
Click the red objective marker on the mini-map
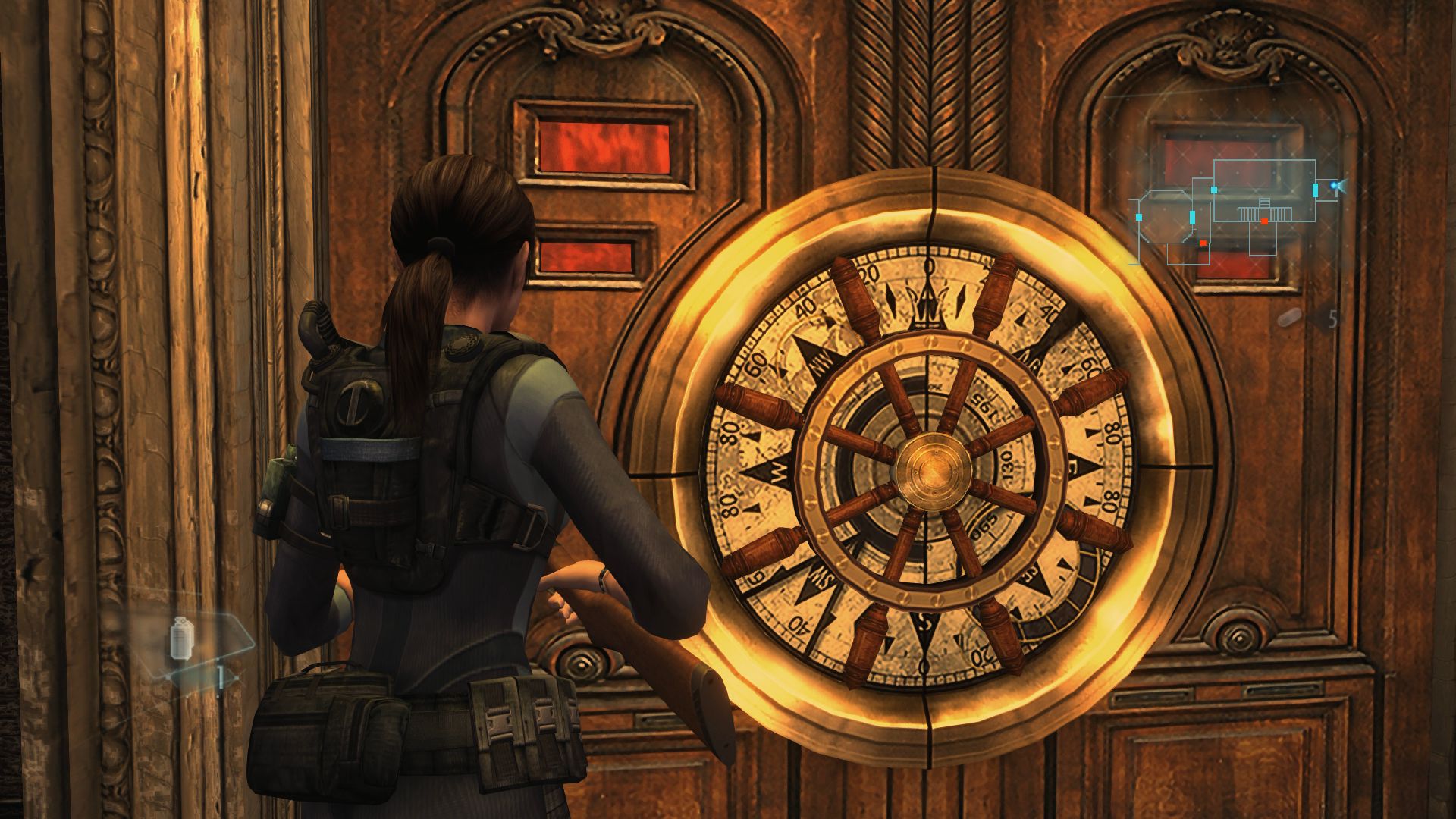pos(1264,221)
